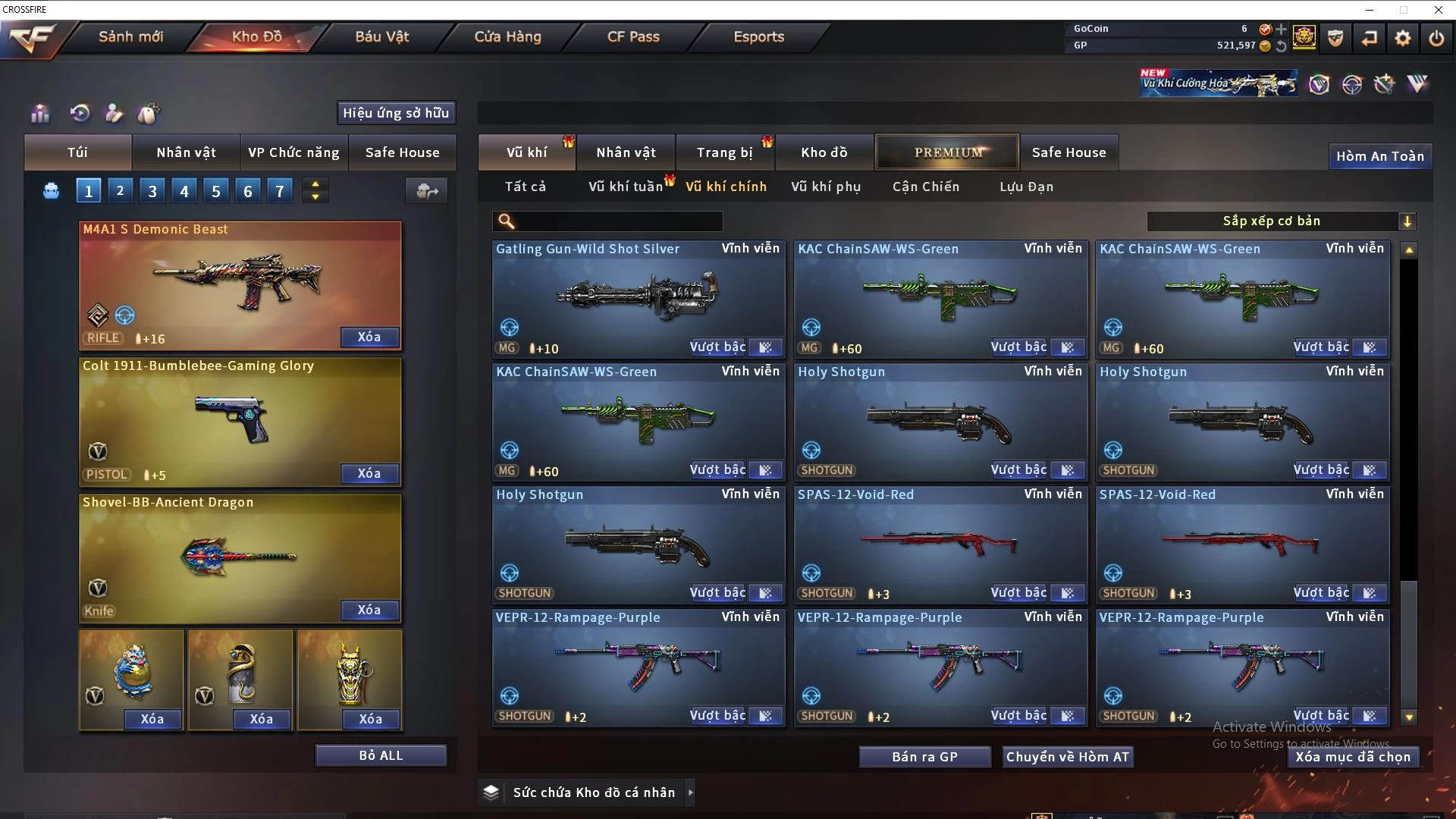Filter by Cận Chiến weapons
Image resolution: width=1456 pixels, height=819 pixels.
[926, 187]
